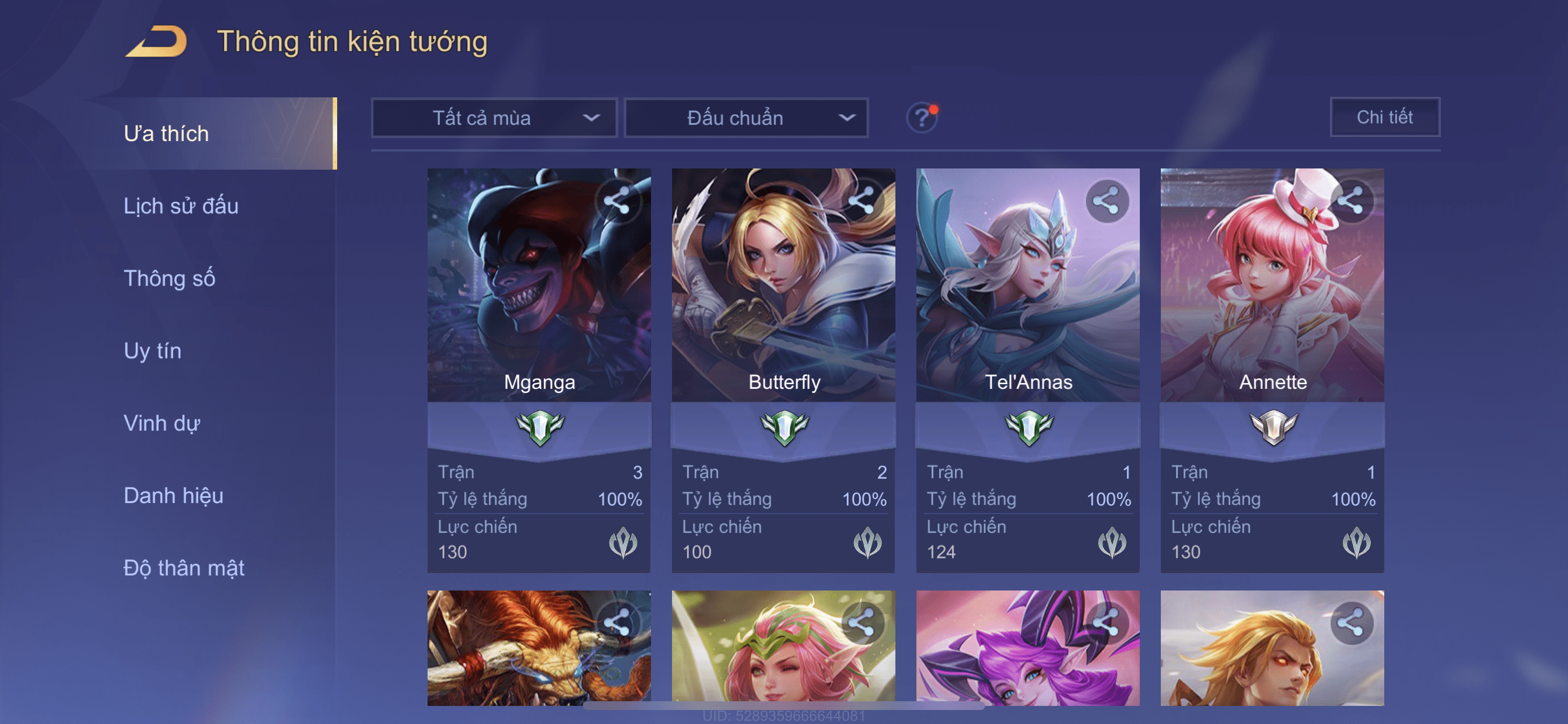
Task: Open the Lịch sử đấu tab
Action: coord(181,206)
